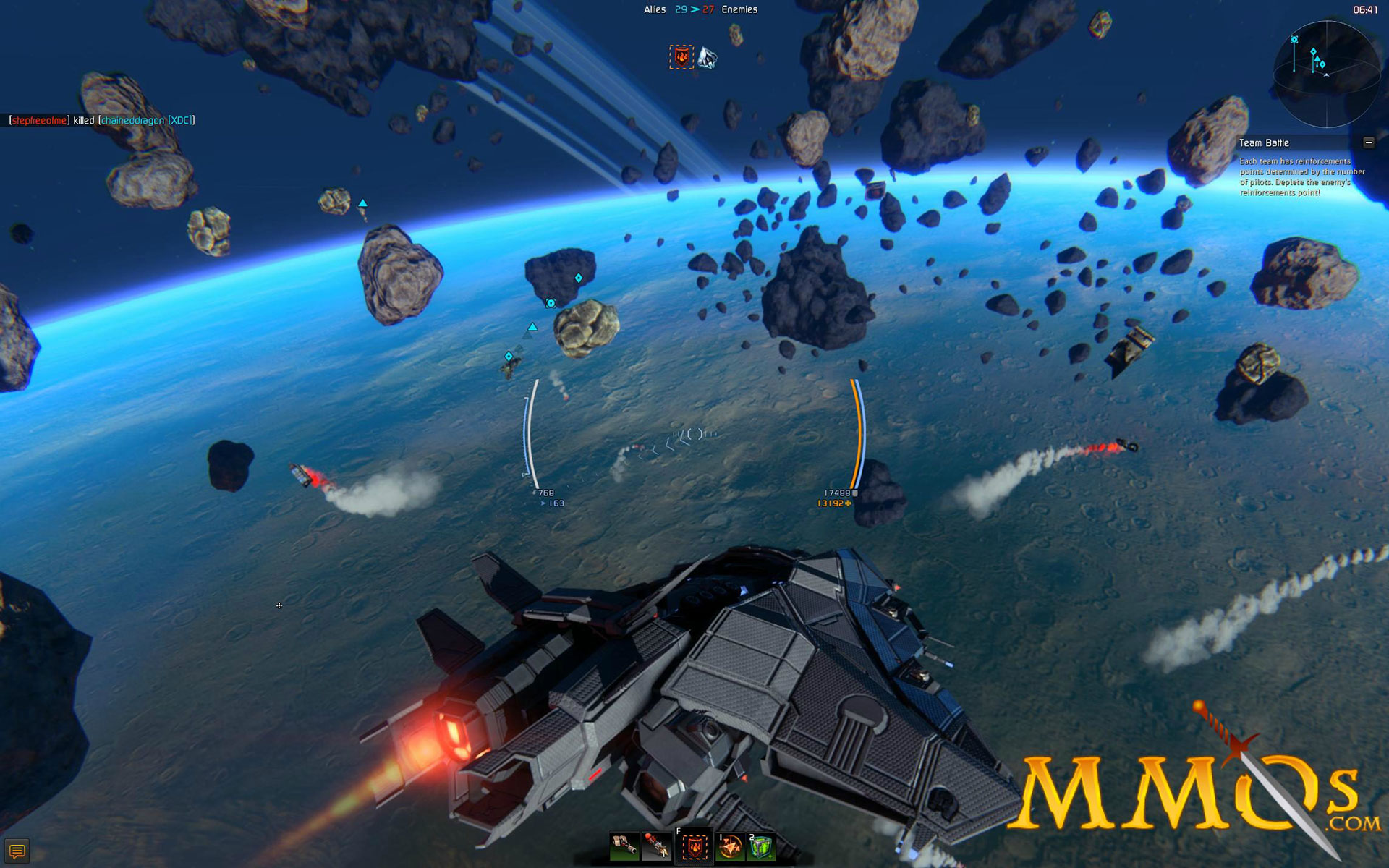Screen dimensions: 1389x868
Task: Click the white crystal status icon
Action: [x=707, y=57]
